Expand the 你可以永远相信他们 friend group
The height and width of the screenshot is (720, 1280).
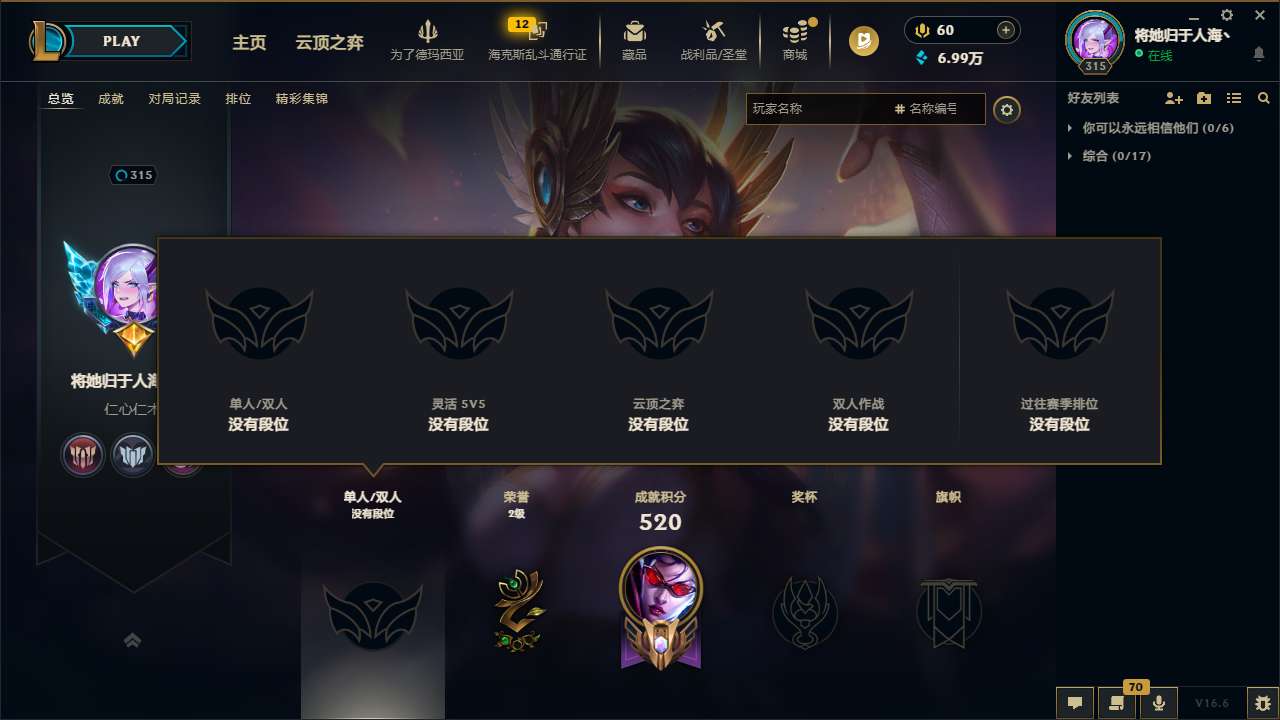click(1071, 128)
